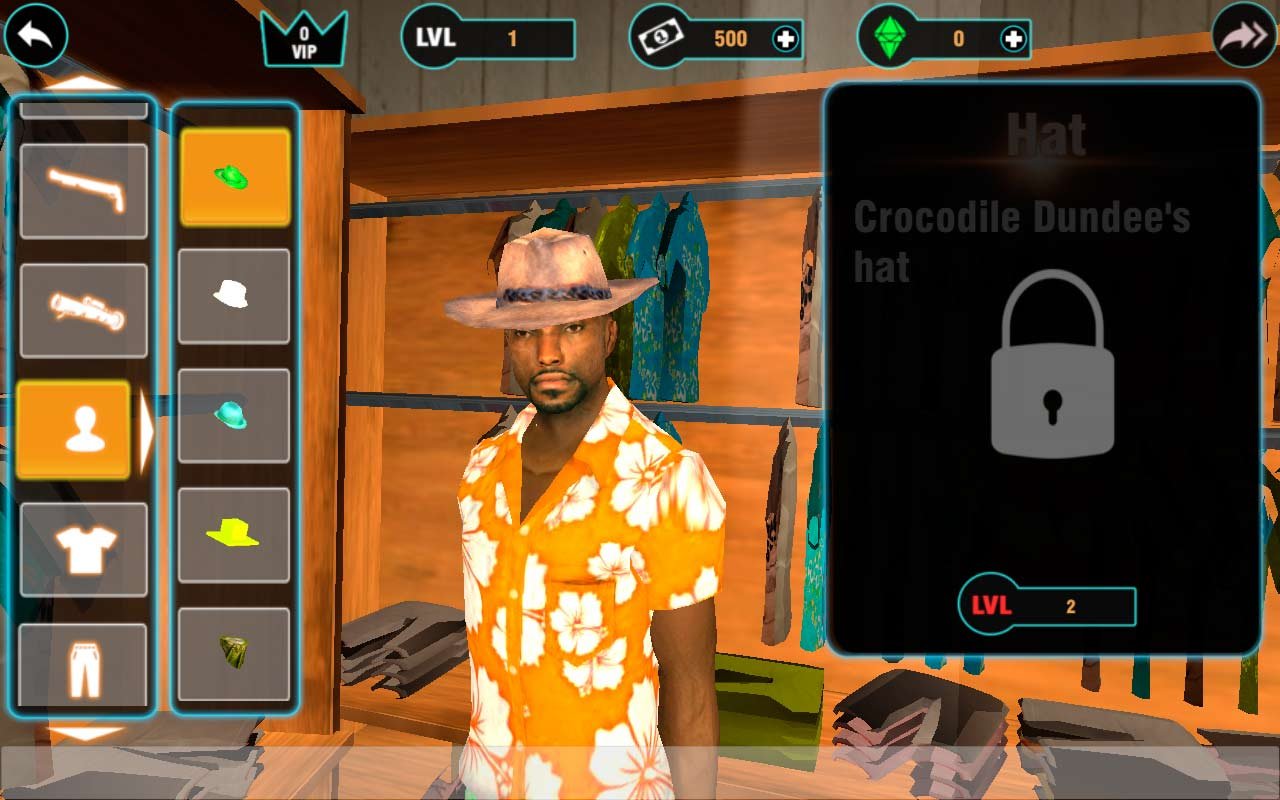This screenshot has height=800, width=1280.
Task: Choose the head accessories category
Action: click(74, 430)
